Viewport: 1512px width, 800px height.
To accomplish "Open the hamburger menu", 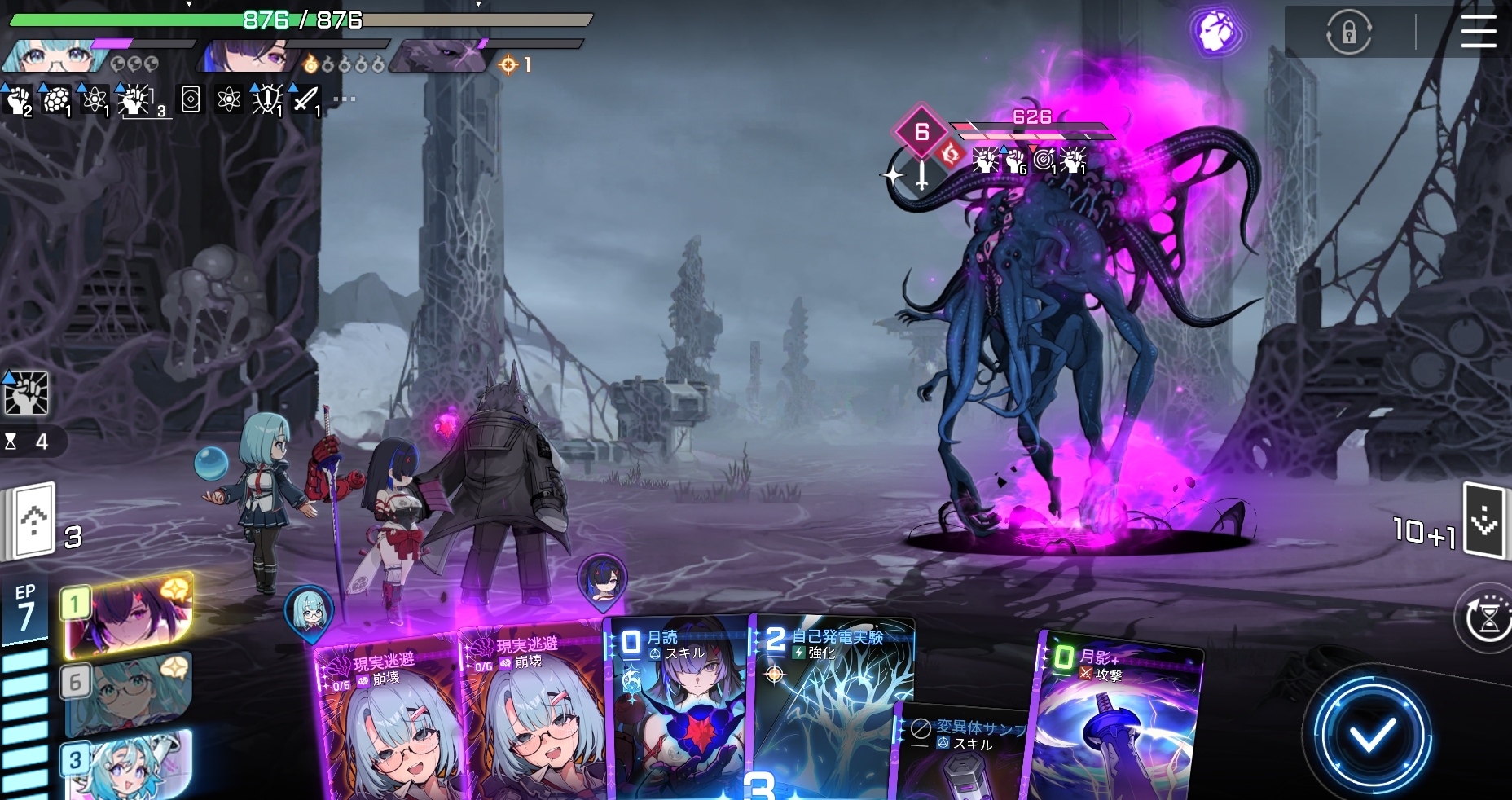I will tap(1478, 33).
